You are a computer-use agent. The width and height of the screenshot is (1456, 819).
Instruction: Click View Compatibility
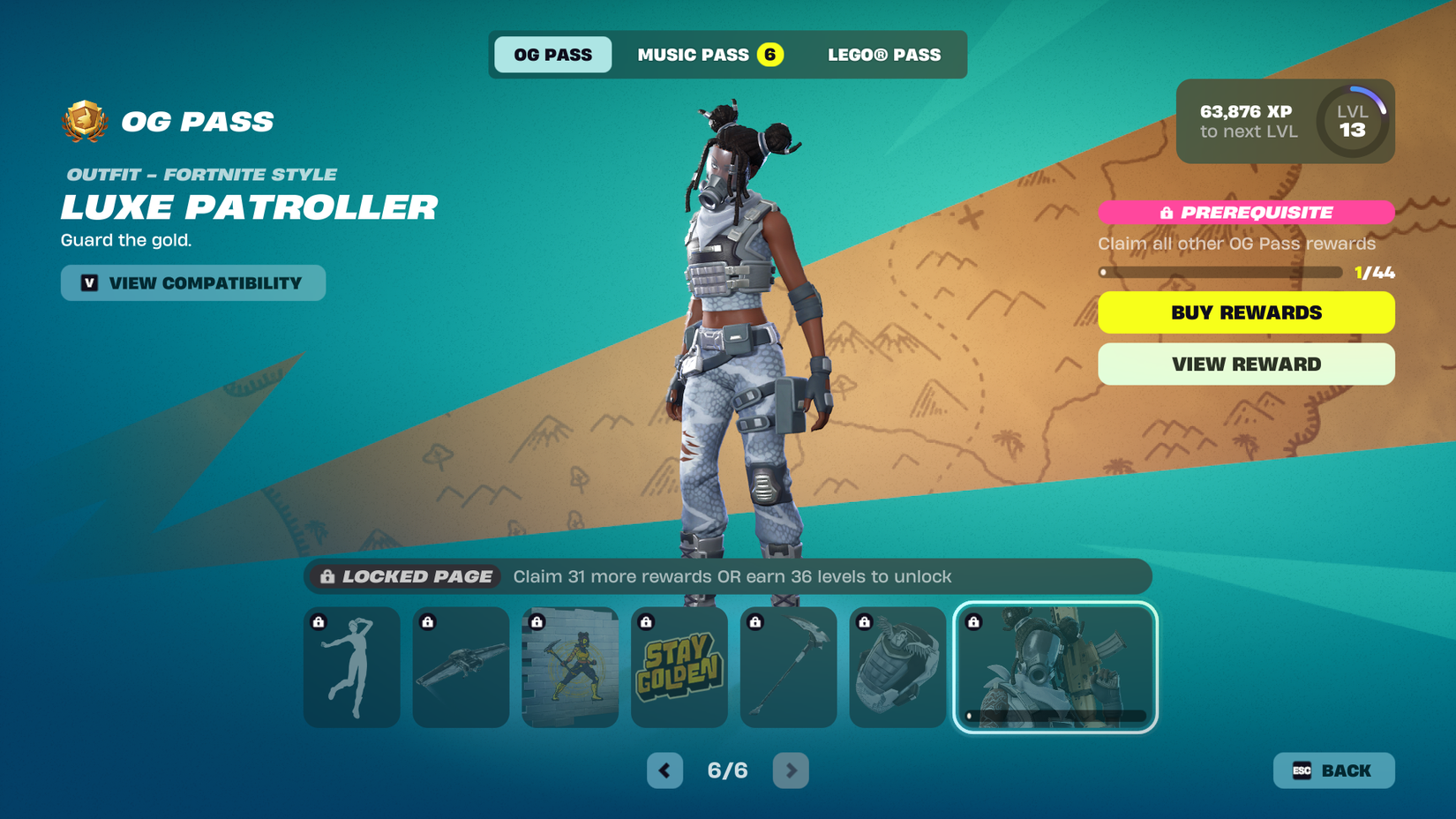(x=192, y=282)
